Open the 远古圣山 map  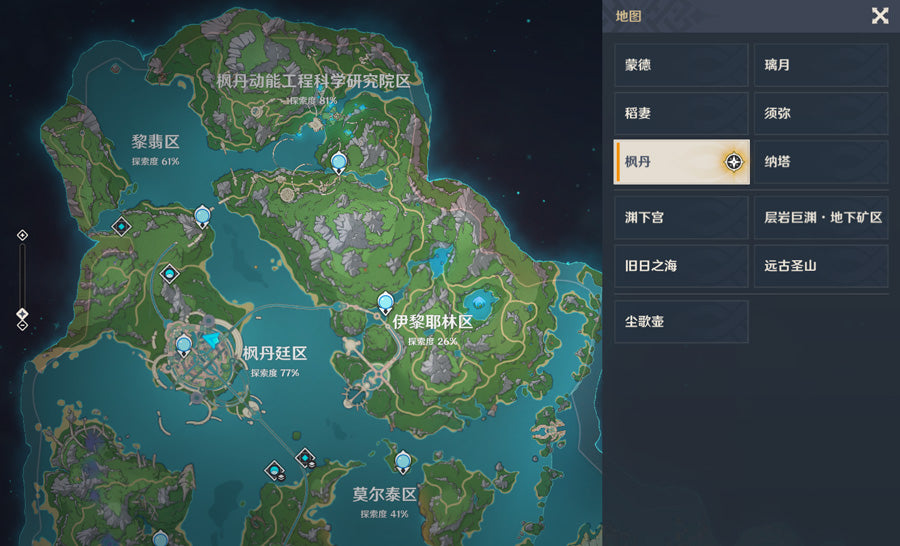(x=820, y=266)
